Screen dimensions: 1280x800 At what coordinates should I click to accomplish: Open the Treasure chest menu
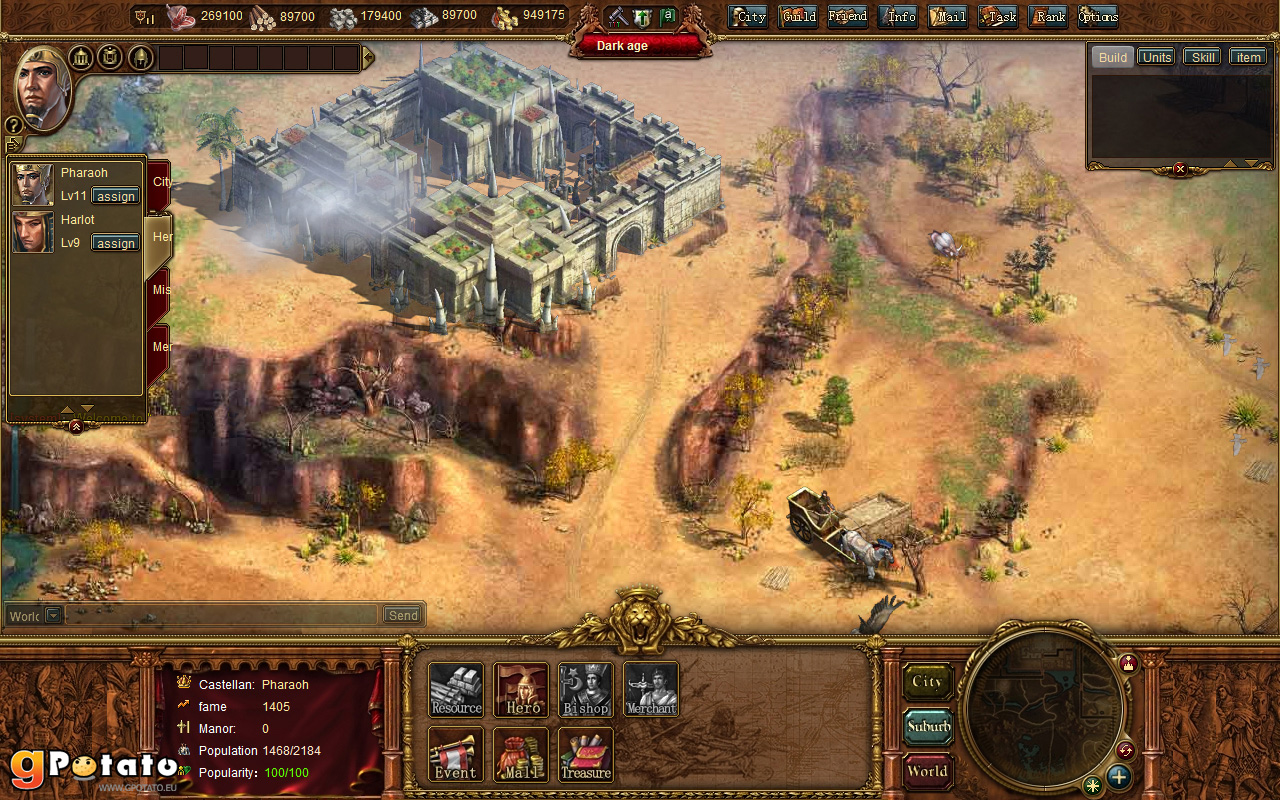[x=585, y=754]
